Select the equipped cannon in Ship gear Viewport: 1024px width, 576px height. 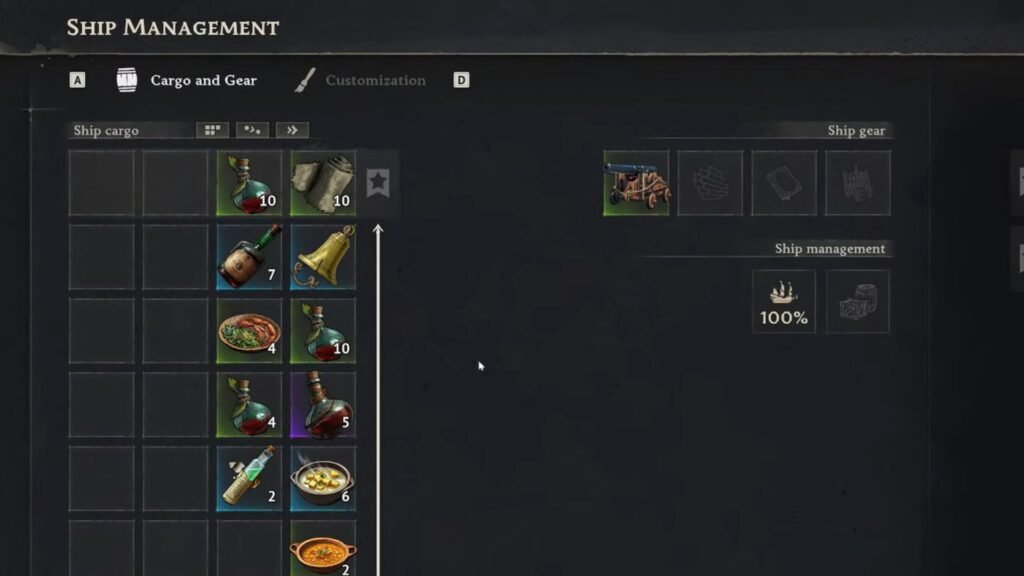pyautogui.click(x=636, y=183)
